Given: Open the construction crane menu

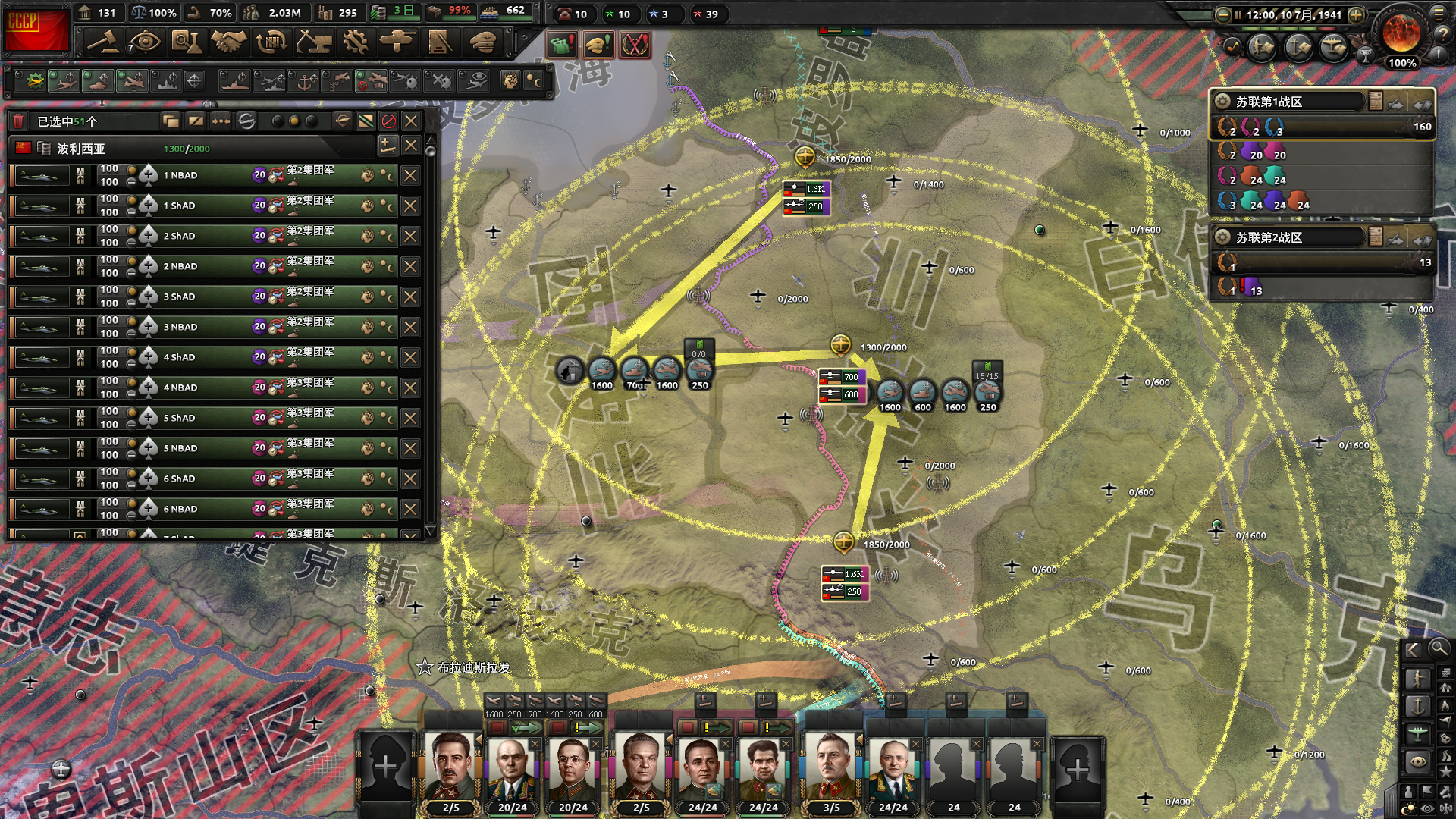Looking at the screenshot, I should click(x=312, y=42).
